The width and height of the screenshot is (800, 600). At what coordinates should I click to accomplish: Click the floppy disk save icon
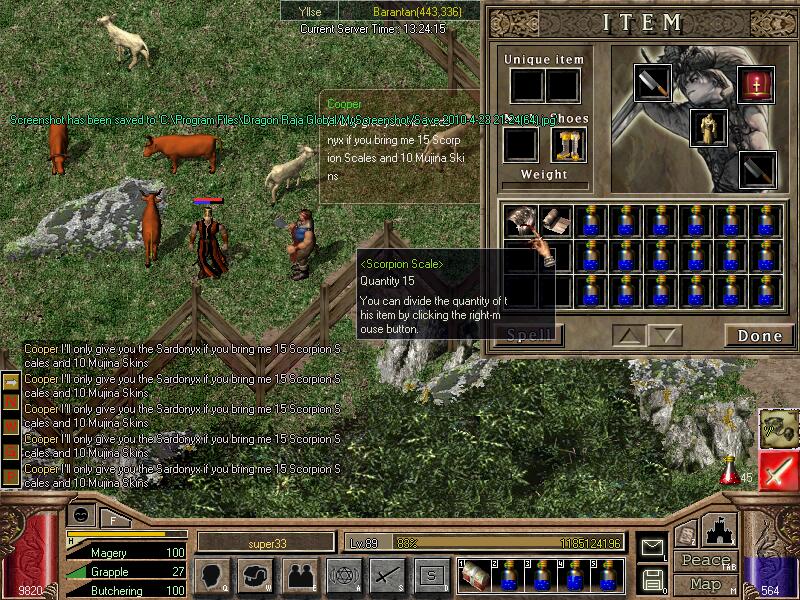(x=651, y=578)
